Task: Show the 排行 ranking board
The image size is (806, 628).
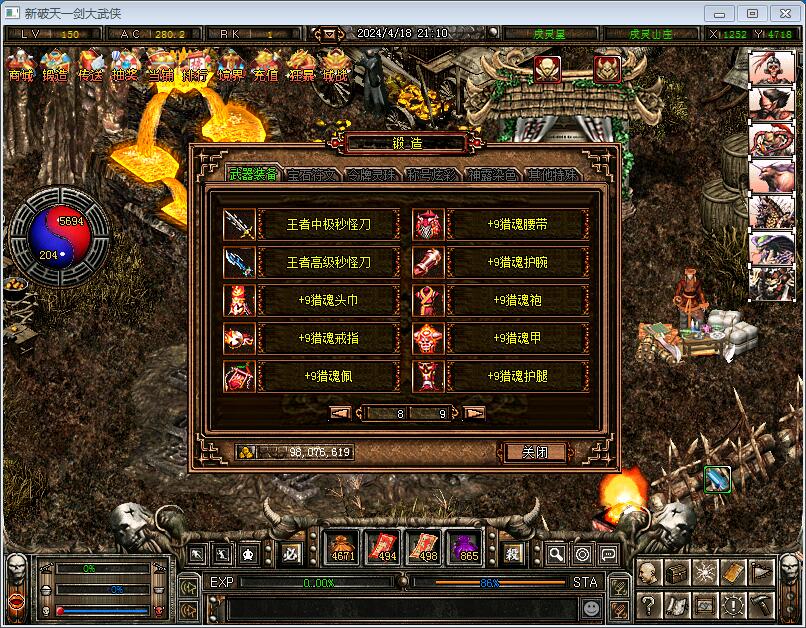Action: pyautogui.click(x=196, y=66)
